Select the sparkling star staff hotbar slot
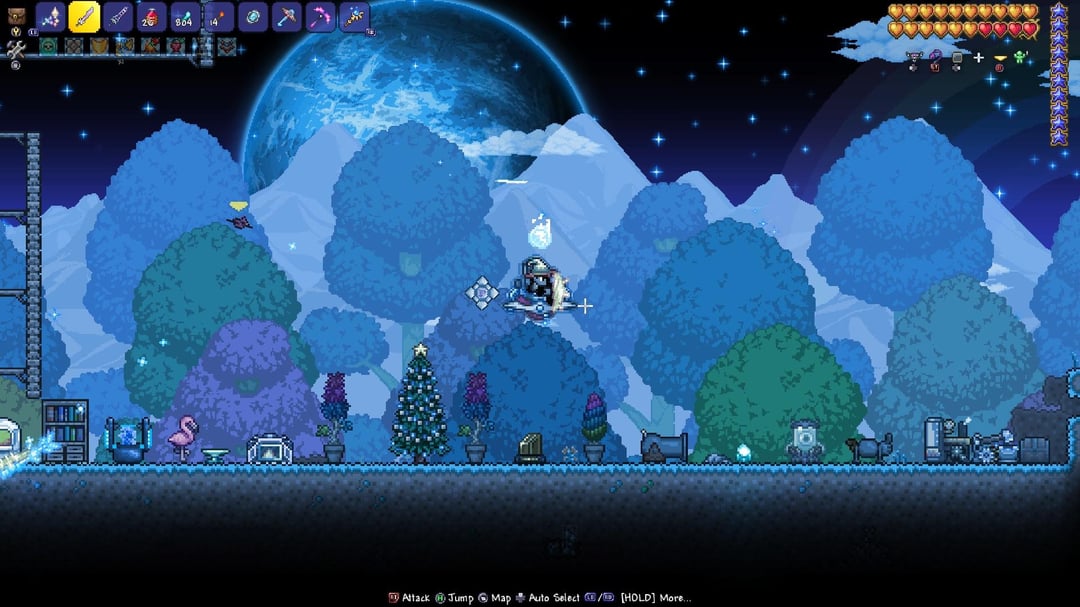This screenshot has height=607, width=1080. pos(51,17)
